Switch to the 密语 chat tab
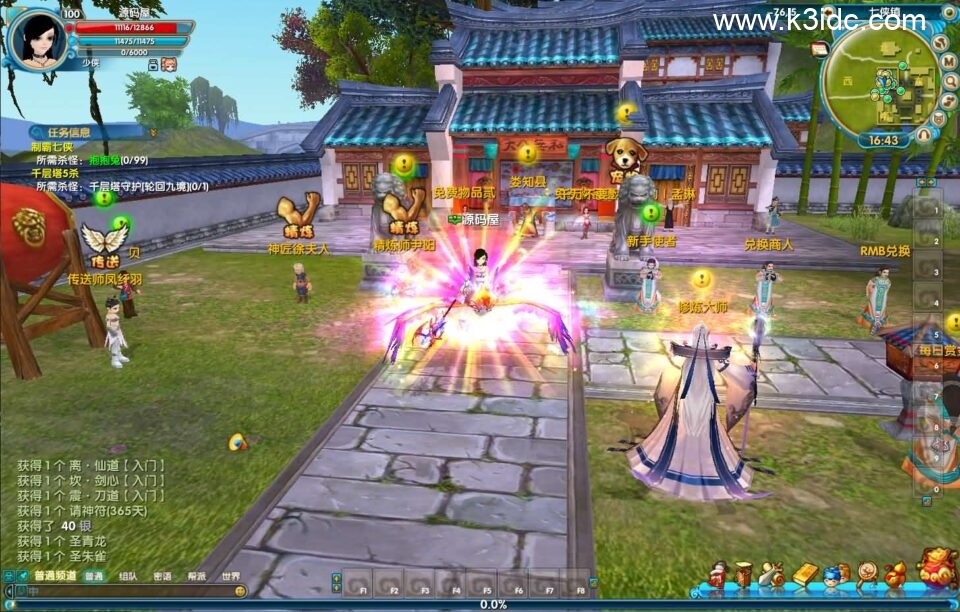 pos(162,576)
